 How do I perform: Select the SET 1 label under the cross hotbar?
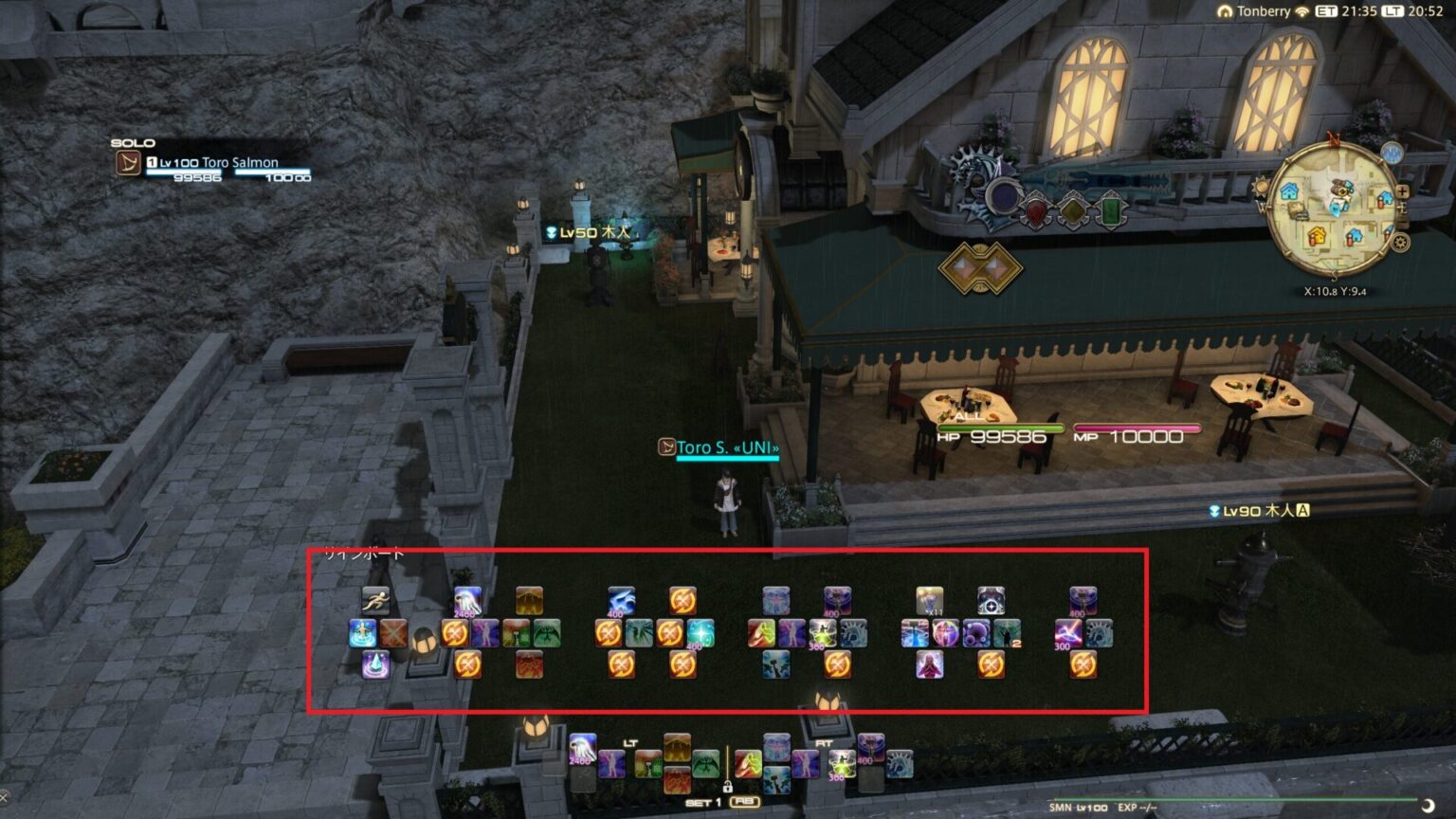702,802
